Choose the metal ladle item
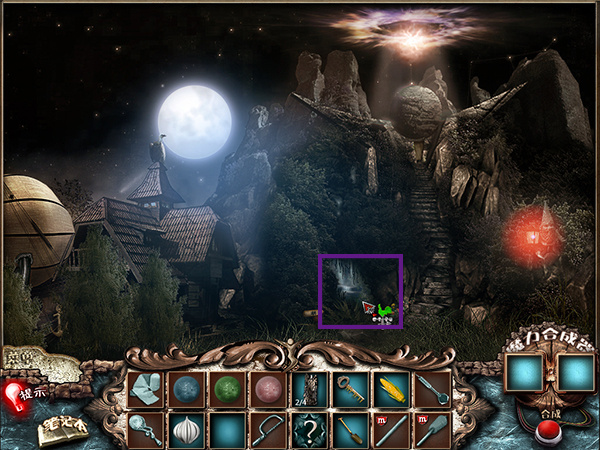 click(432, 389)
